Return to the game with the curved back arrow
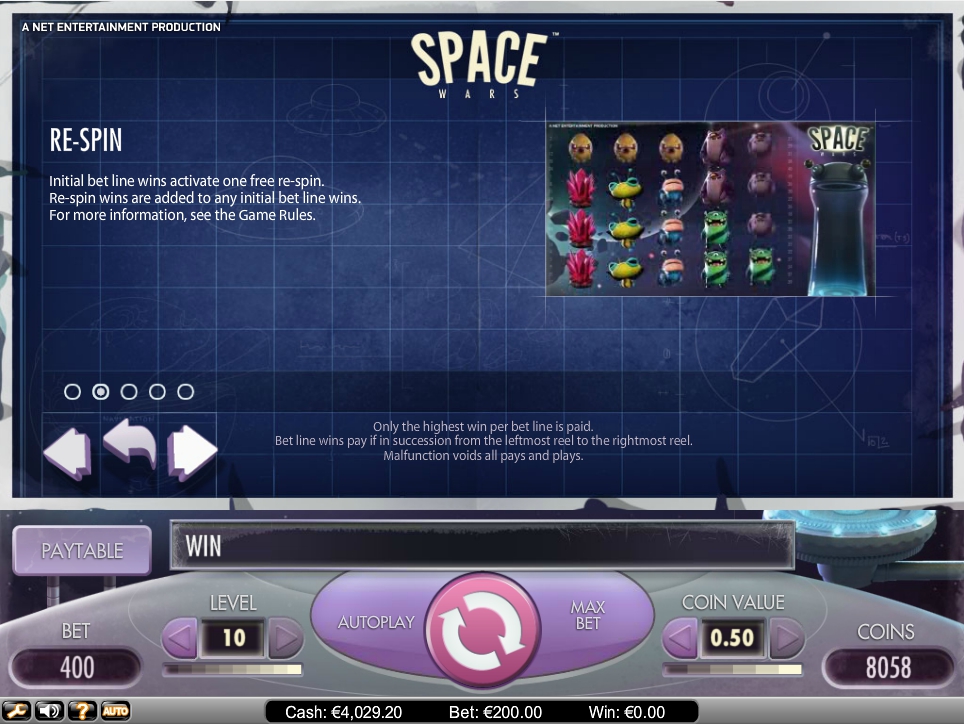 (x=130, y=445)
